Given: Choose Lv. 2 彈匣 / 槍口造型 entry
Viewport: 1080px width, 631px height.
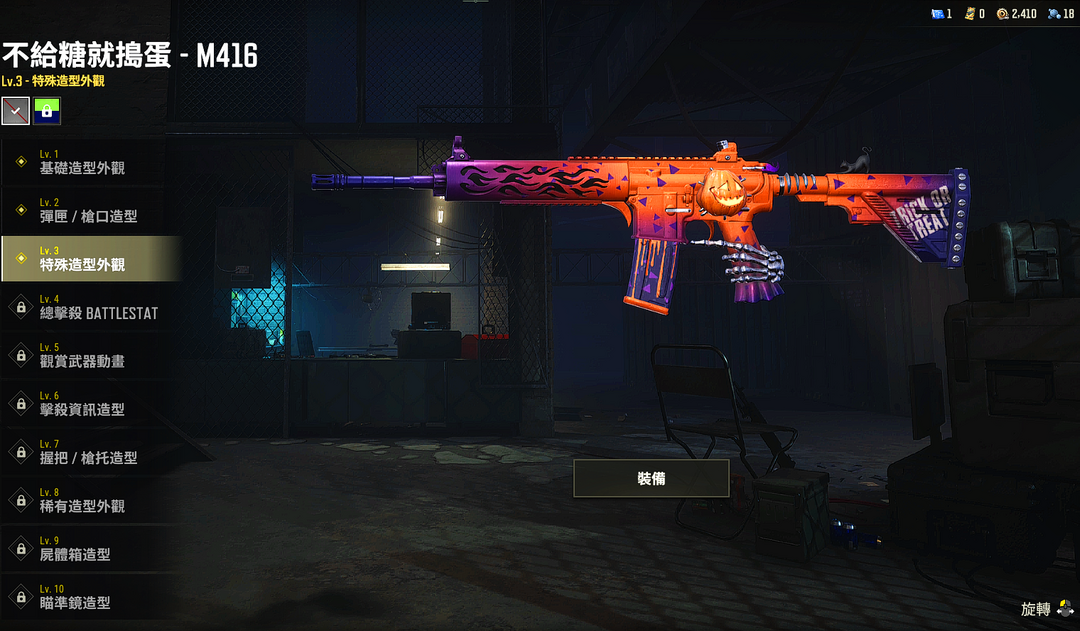Looking at the screenshot, I should [90, 210].
